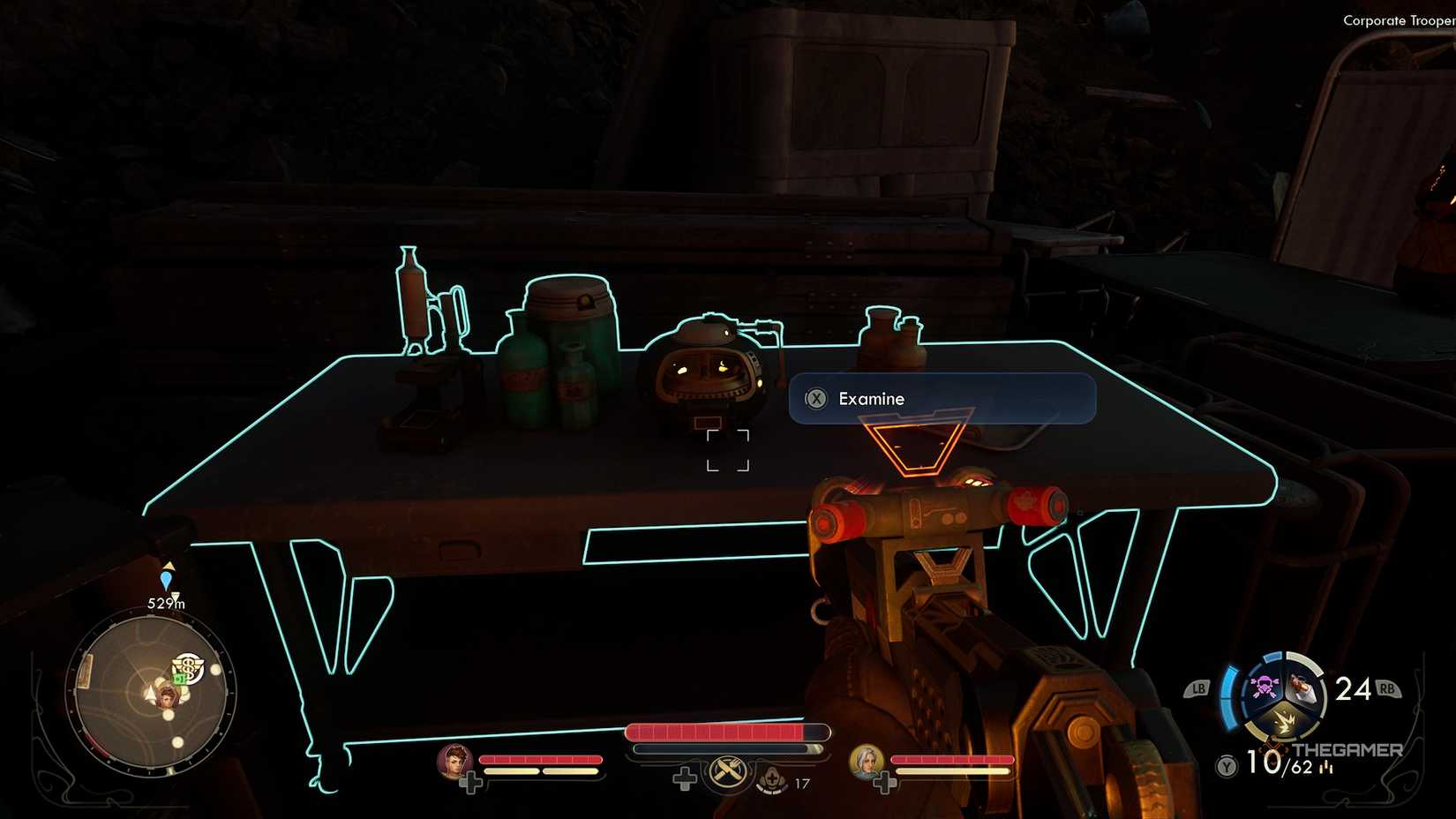Click the player arrow marker inside the minimap
This screenshot has width=1456, height=819.
point(150,695)
